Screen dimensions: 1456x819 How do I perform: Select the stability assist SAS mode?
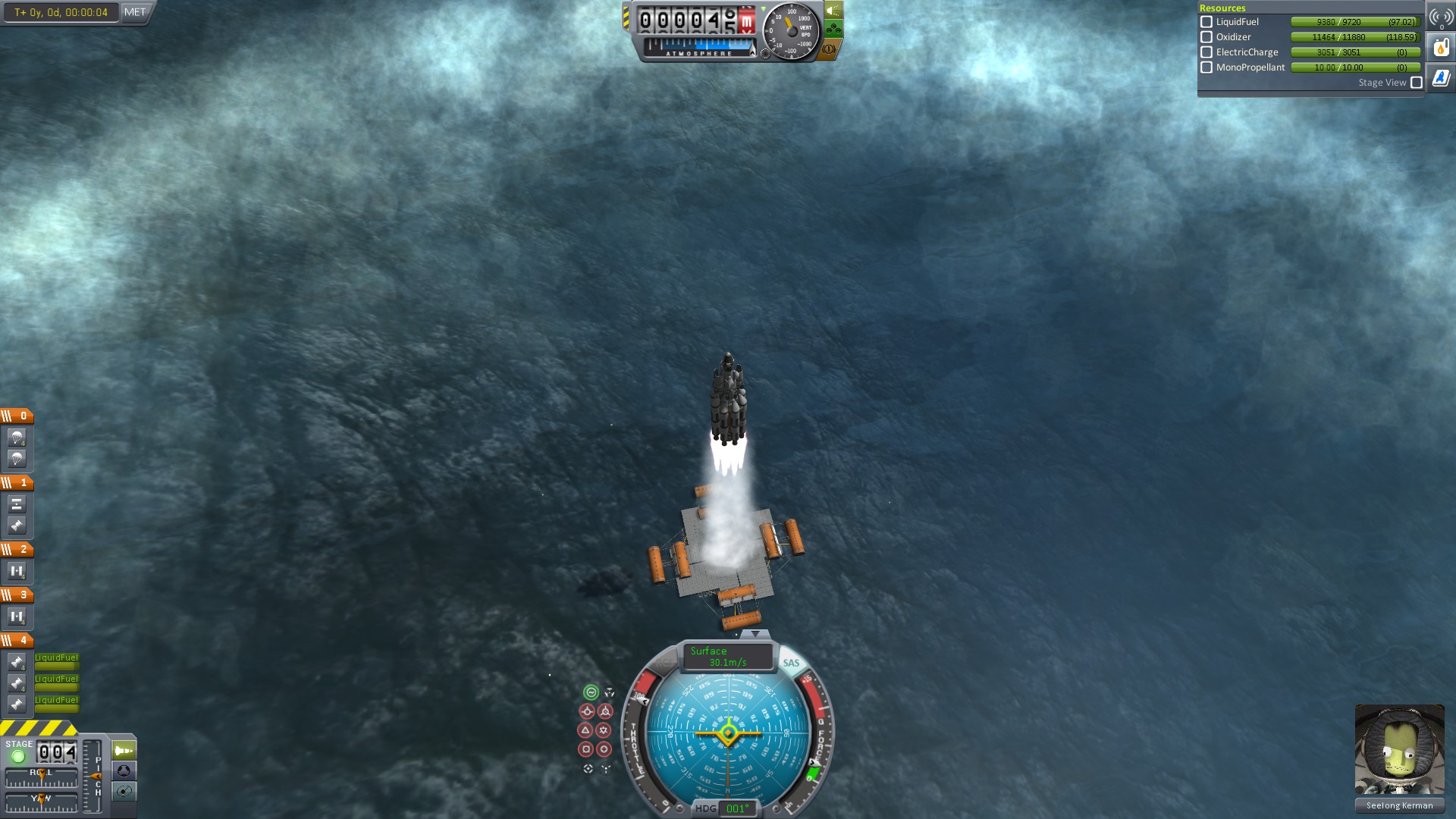point(591,692)
